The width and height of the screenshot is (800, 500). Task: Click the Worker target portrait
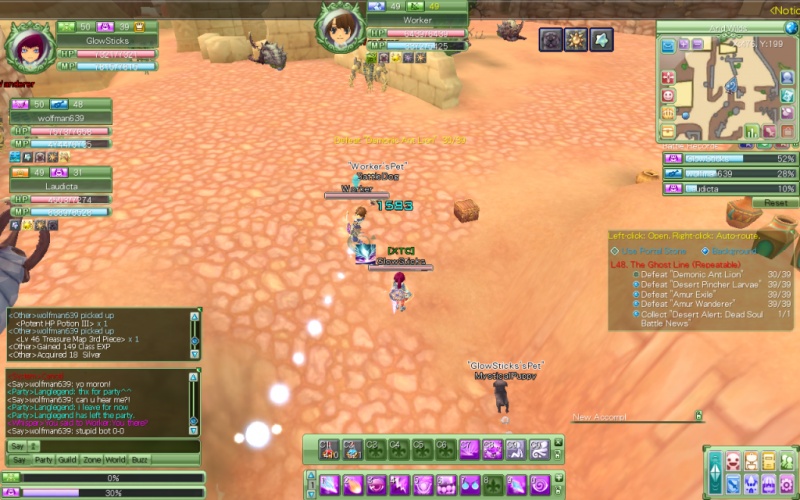(x=341, y=26)
